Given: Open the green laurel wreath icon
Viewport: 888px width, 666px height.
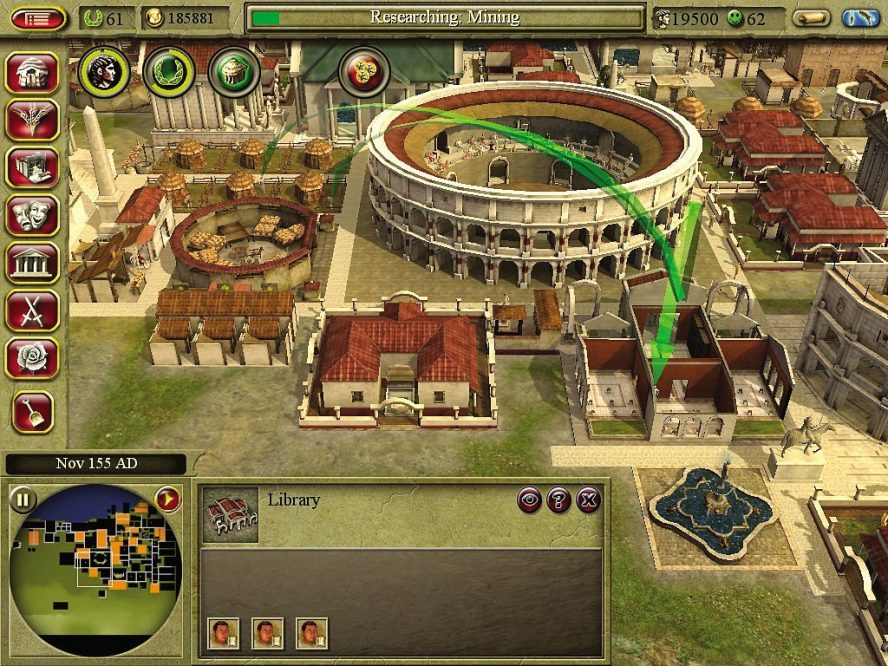Looking at the screenshot, I should 168,71.
